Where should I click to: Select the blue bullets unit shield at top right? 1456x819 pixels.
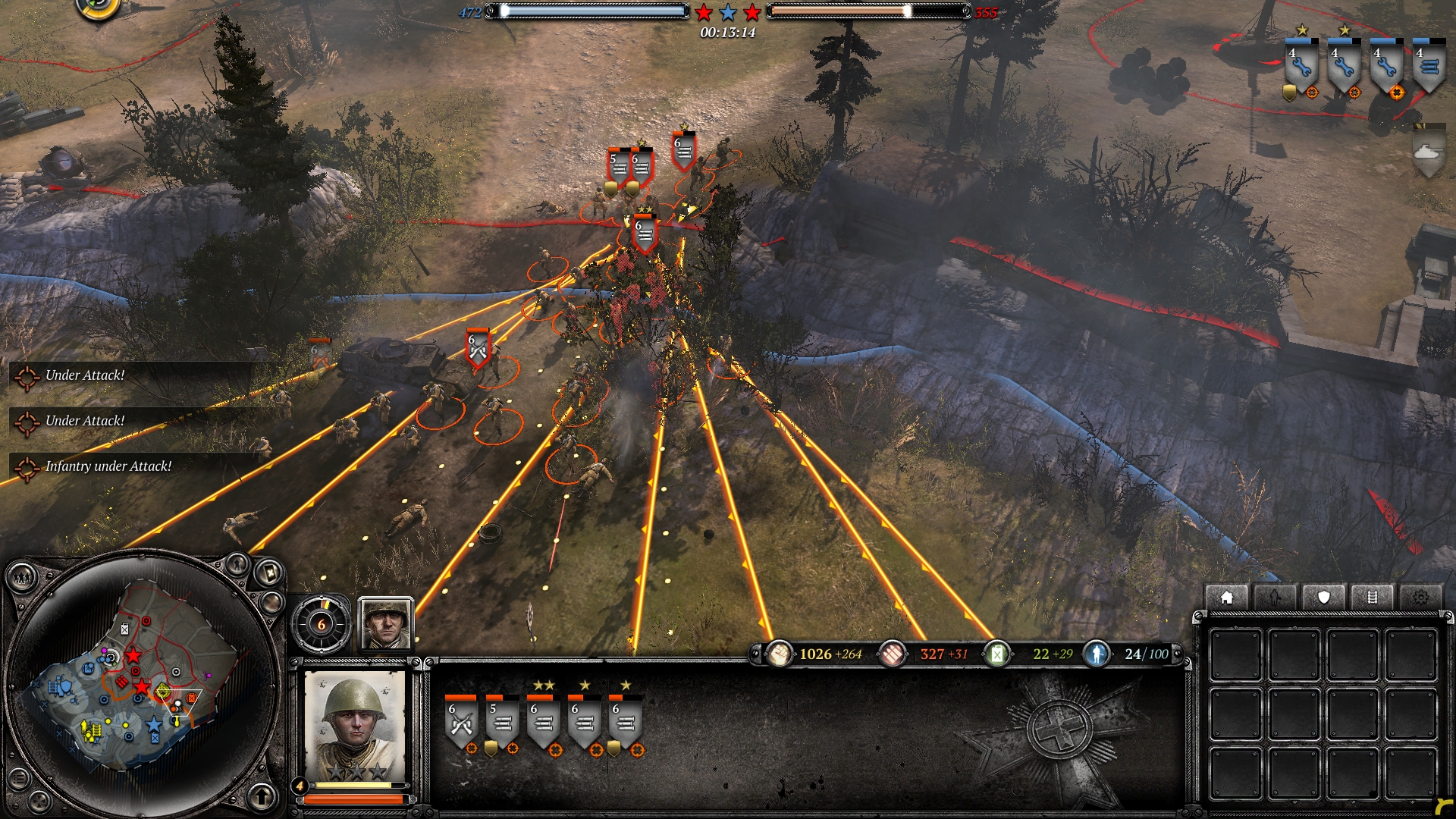pos(1429,68)
